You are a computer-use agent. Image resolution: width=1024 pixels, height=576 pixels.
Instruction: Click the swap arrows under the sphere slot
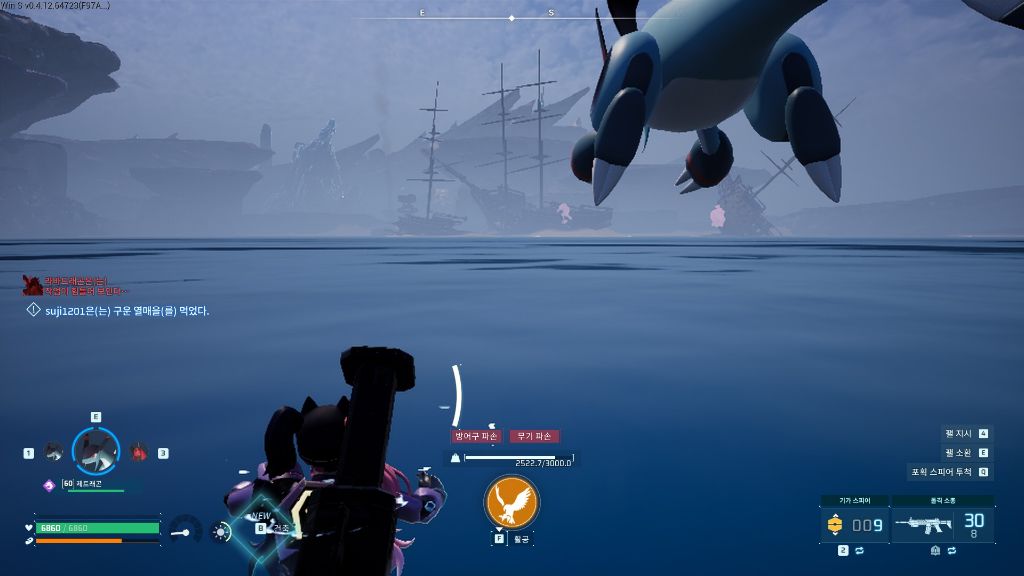[859, 550]
